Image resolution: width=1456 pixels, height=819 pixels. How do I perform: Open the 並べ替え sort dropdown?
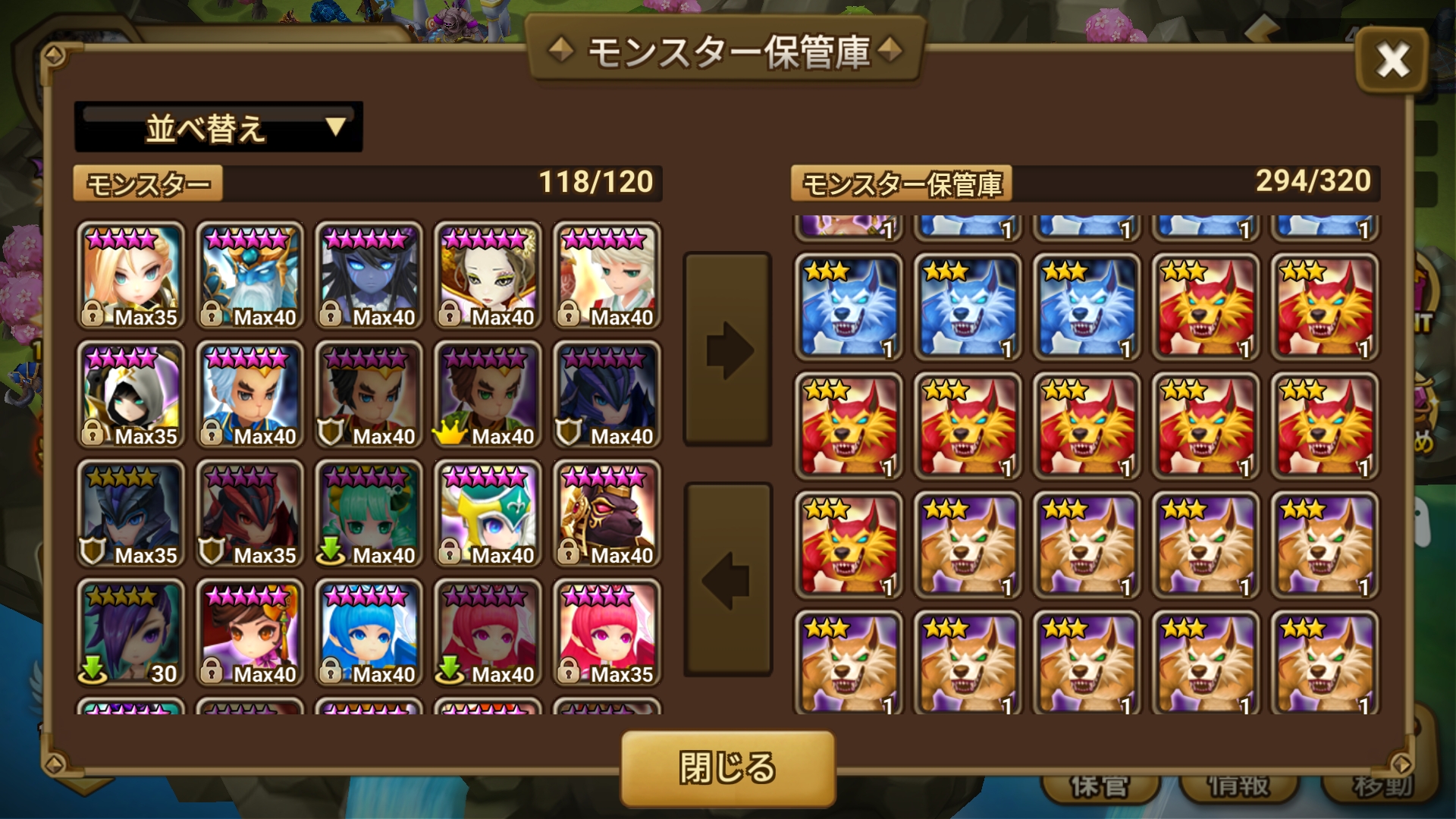218,127
